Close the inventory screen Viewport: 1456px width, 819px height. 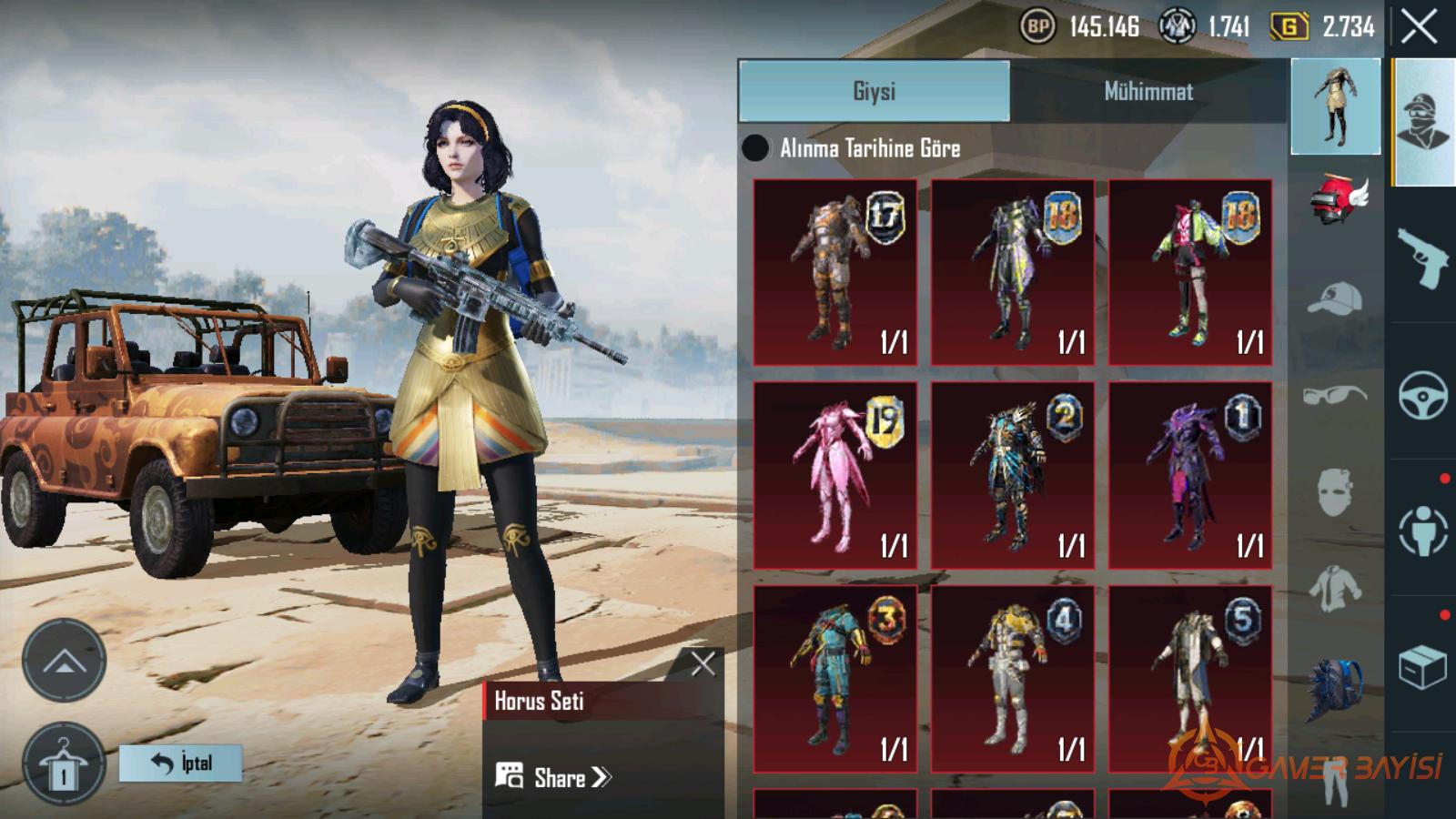tap(1419, 27)
